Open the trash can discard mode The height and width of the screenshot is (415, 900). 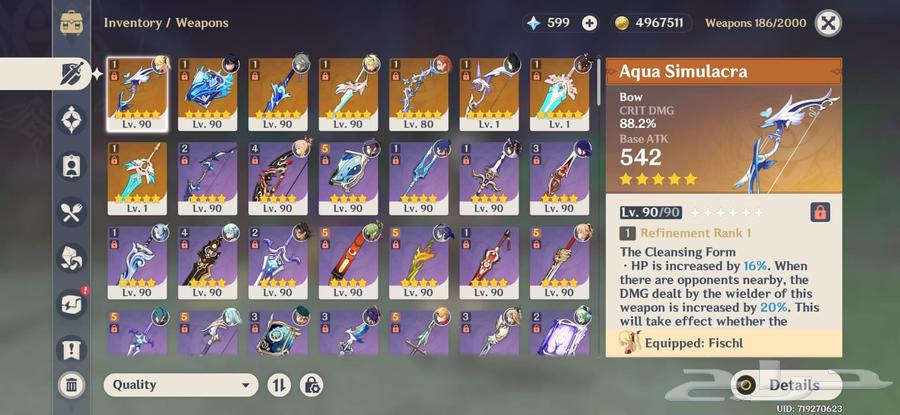(x=71, y=384)
